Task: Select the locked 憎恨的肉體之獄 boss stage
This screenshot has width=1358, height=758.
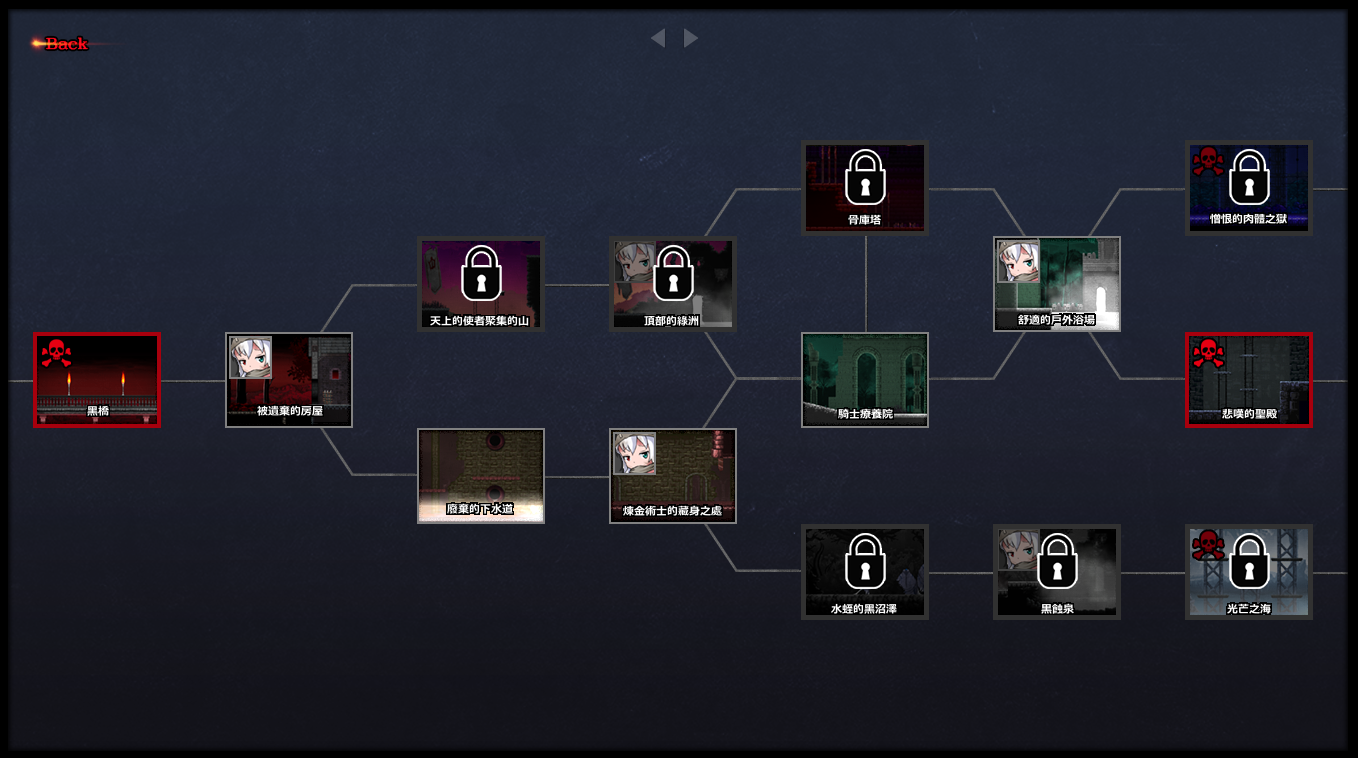Action: click(1249, 188)
